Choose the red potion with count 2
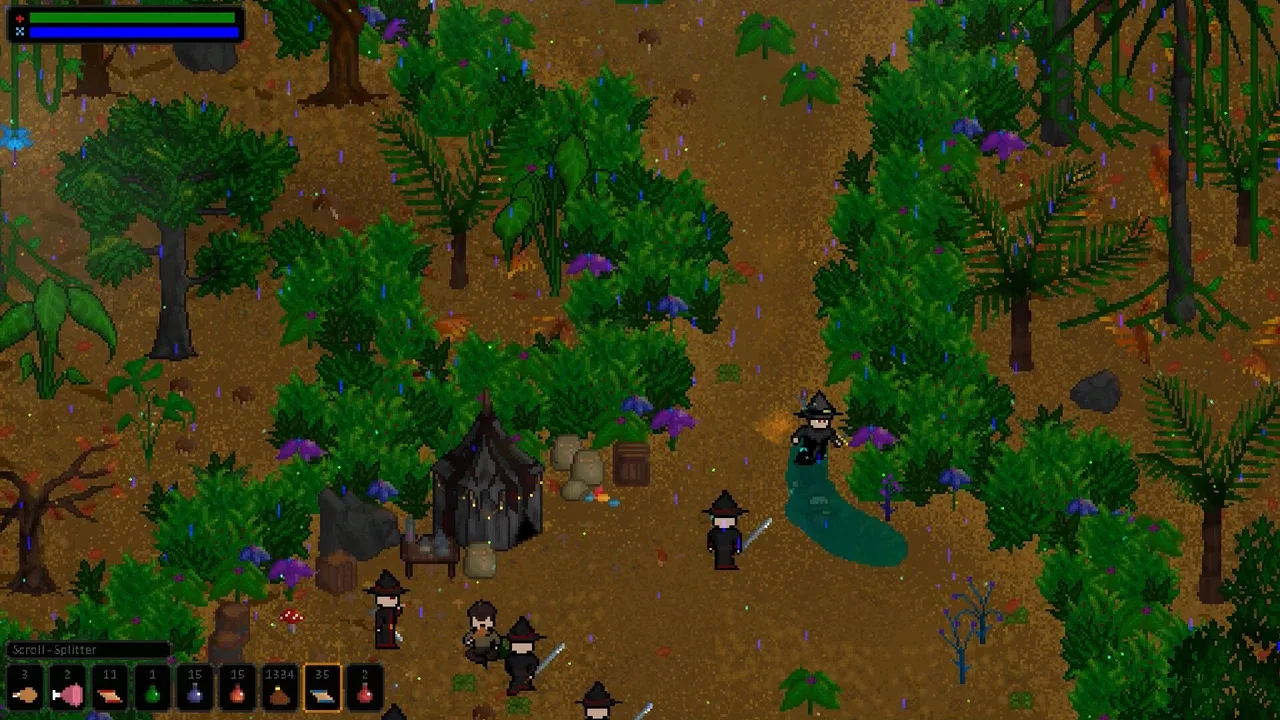Screen dimensions: 1280x720 [365, 688]
